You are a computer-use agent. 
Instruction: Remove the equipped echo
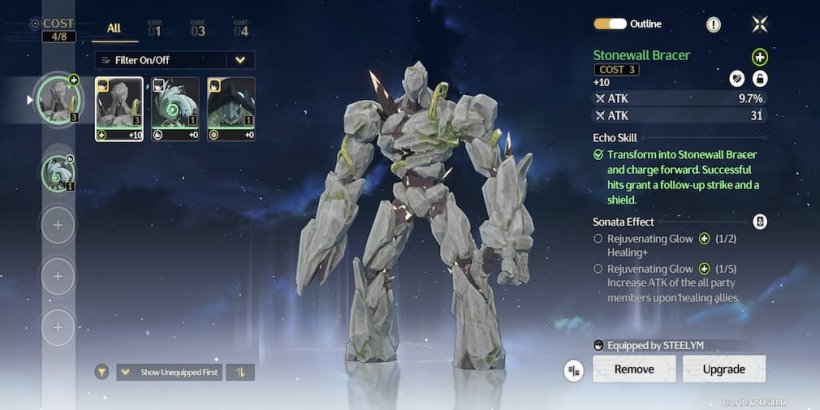634,369
